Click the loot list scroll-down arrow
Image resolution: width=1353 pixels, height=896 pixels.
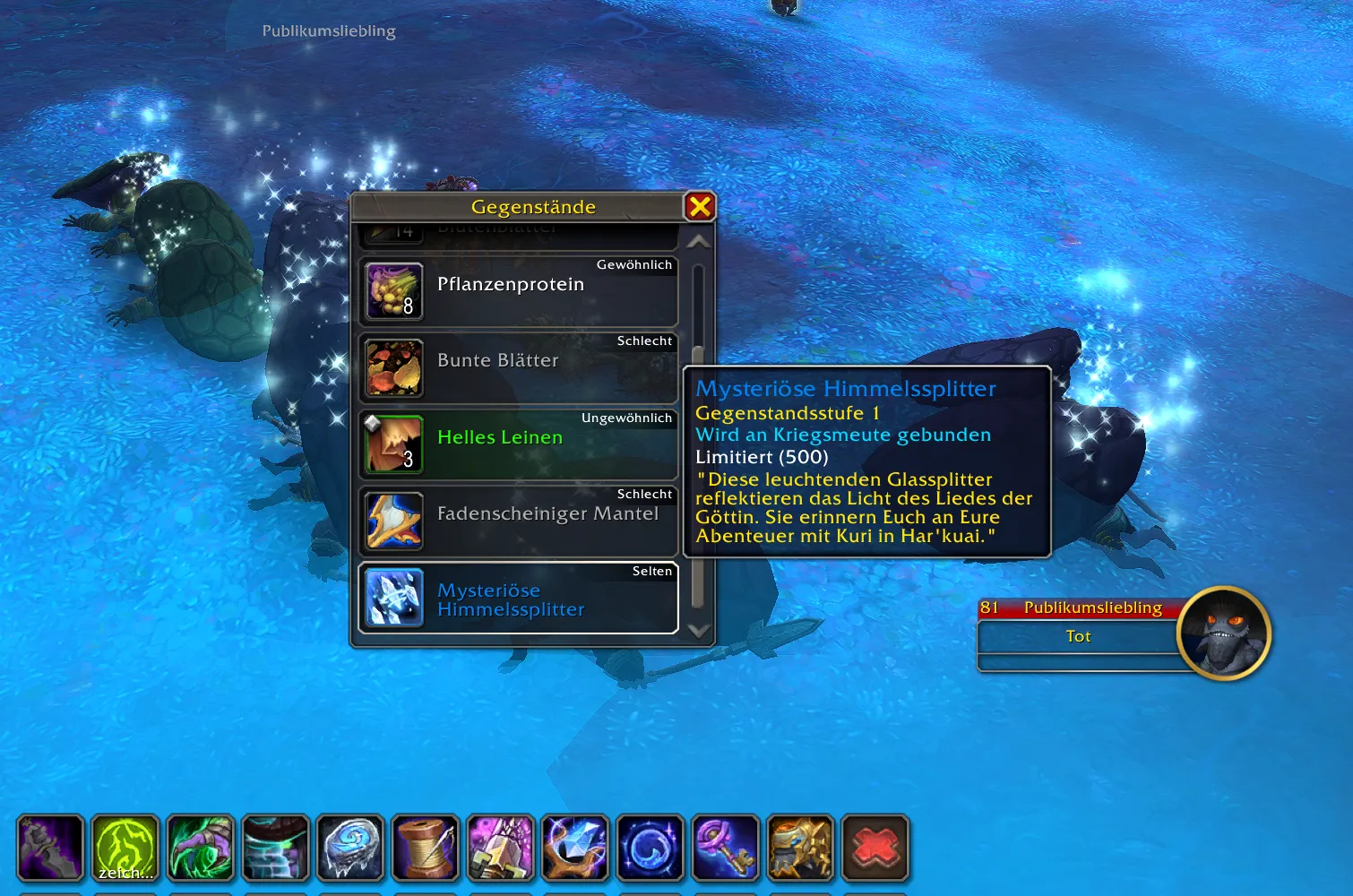pyautogui.click(x=698, y=631)
